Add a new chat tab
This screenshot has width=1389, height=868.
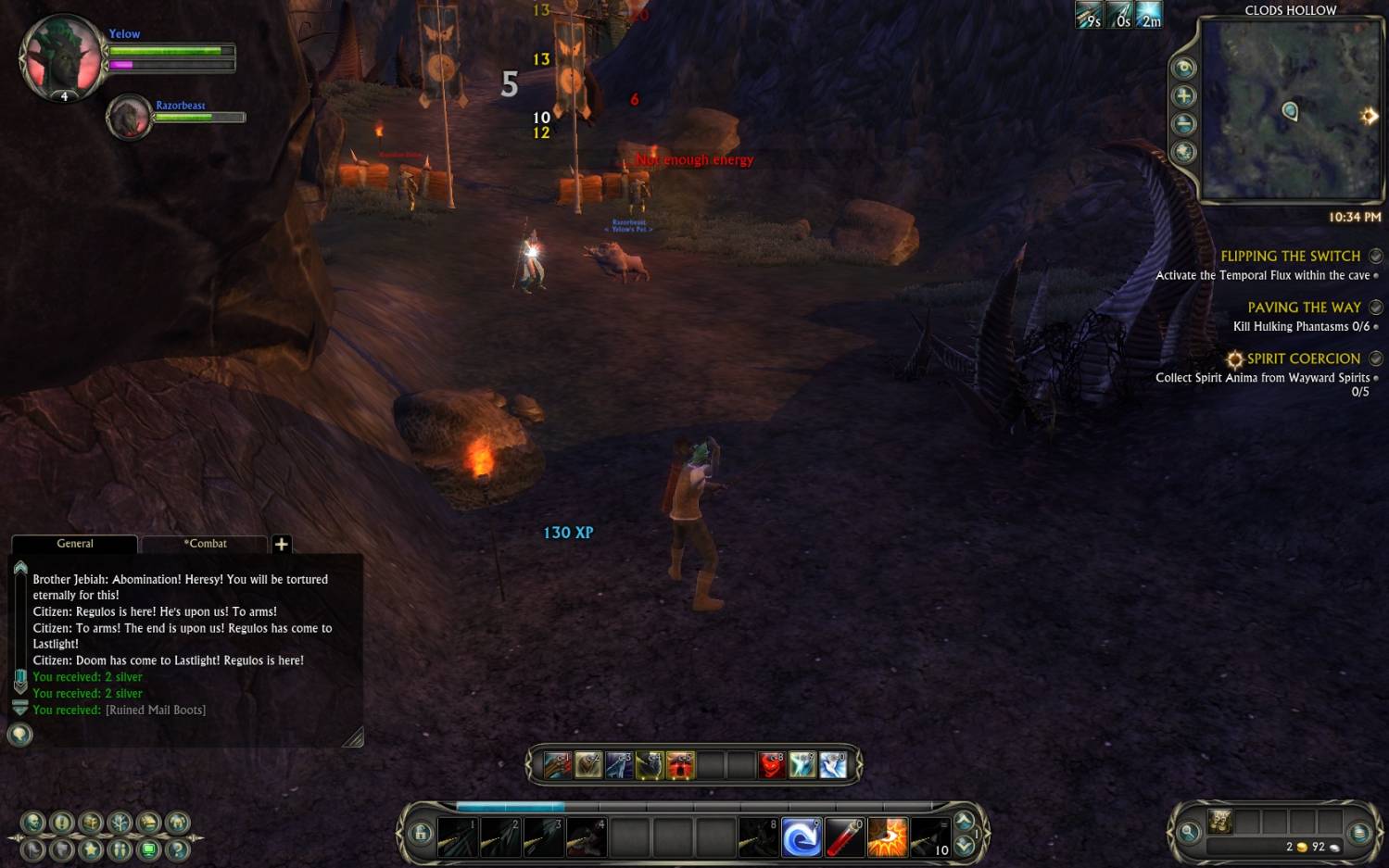282,545
